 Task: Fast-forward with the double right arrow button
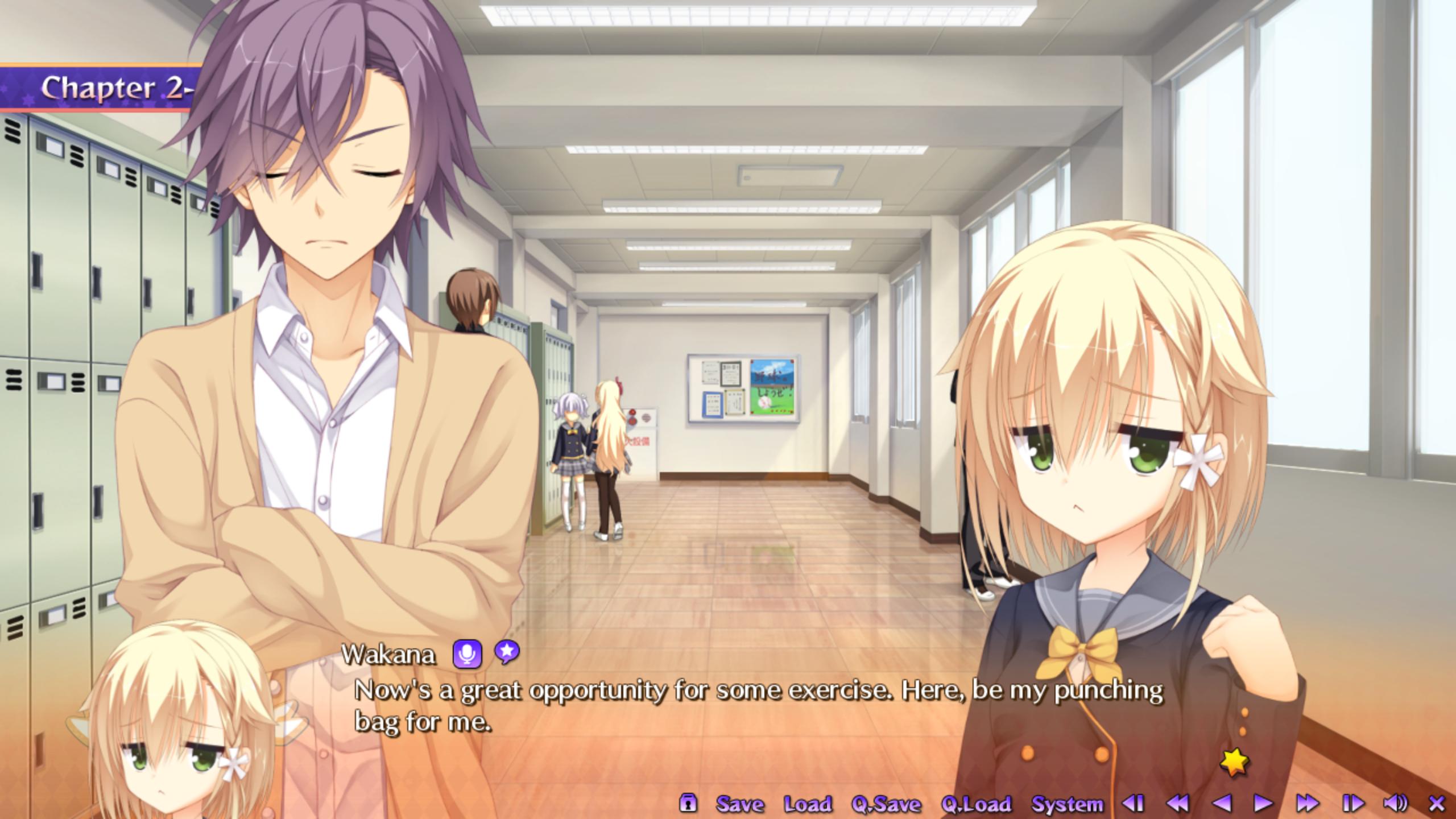tap(1308, 803)
